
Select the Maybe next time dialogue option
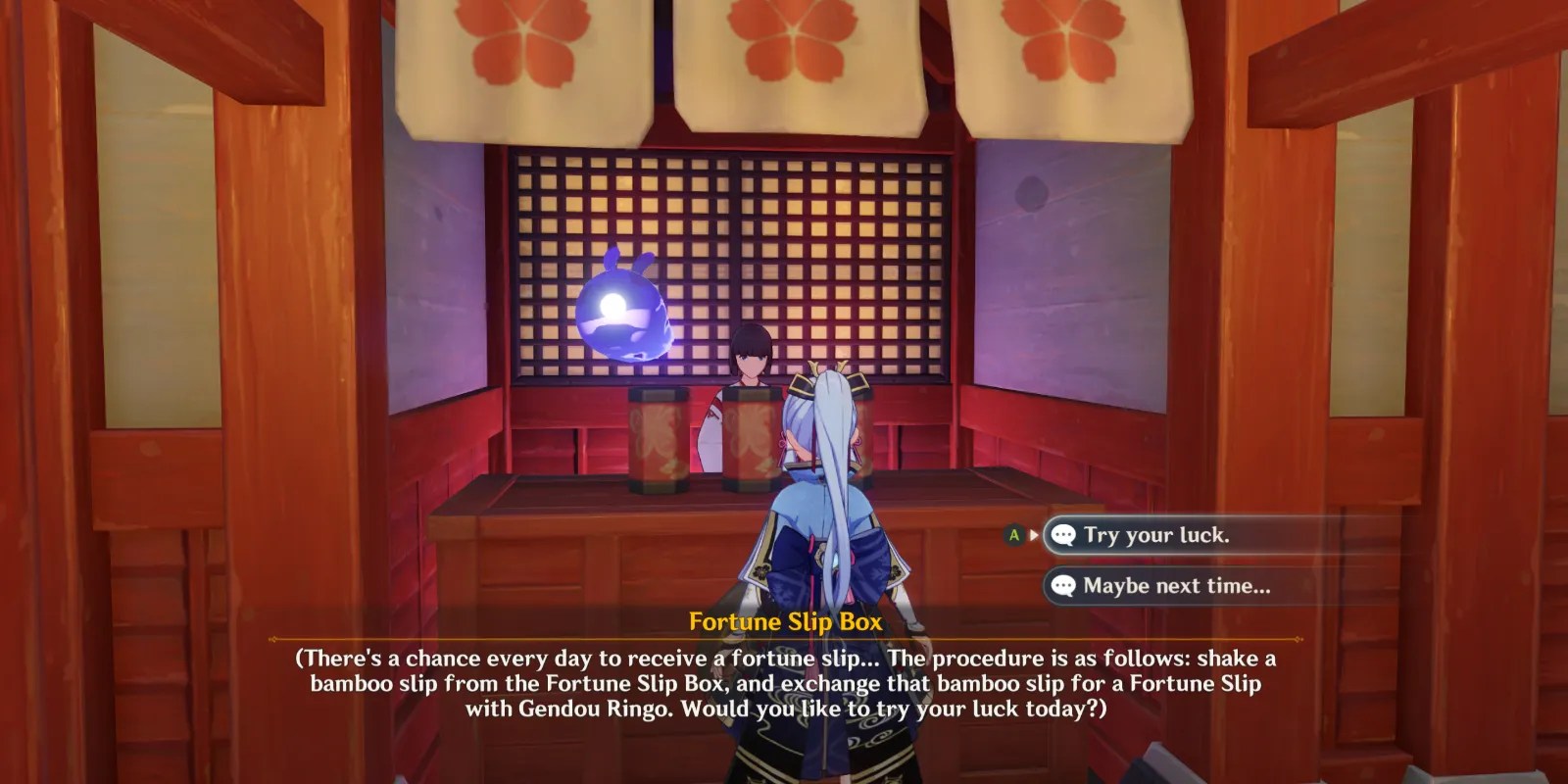pos(1176,585)
